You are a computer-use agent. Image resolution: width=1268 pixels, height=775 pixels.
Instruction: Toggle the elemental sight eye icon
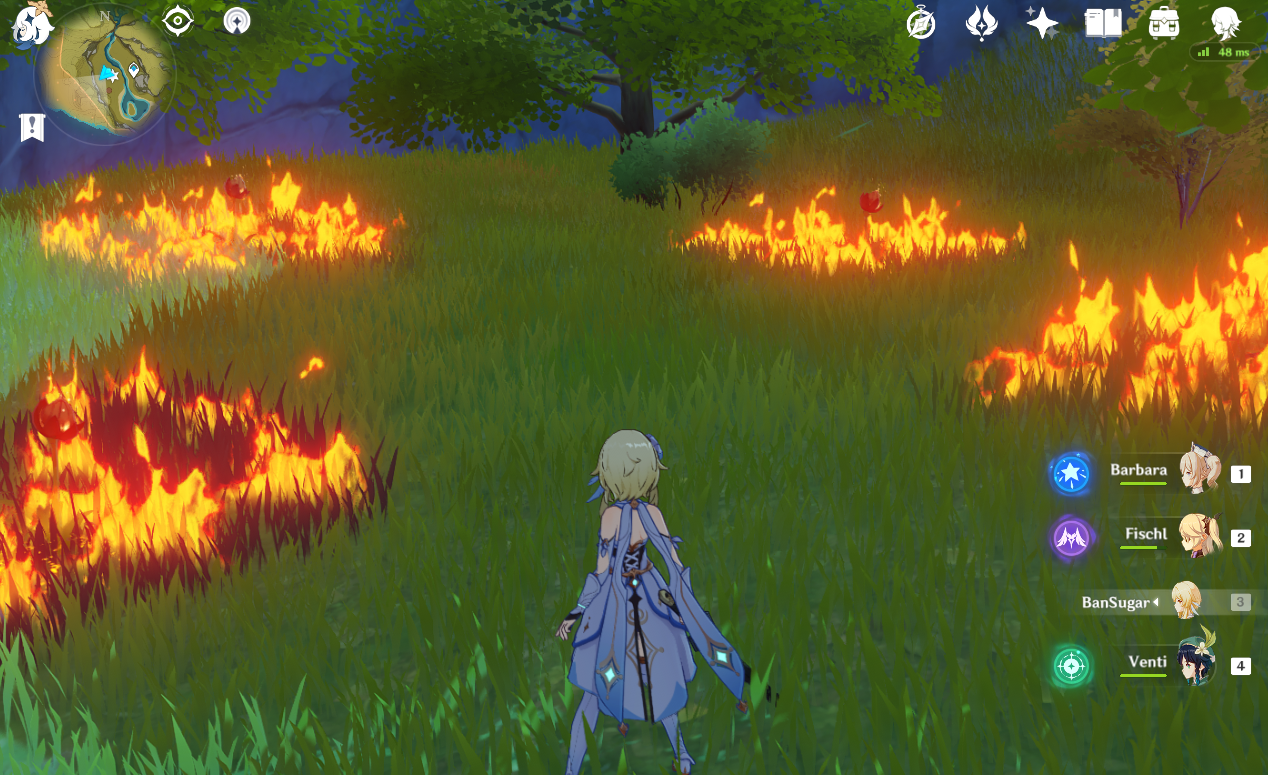pos(178,21)
